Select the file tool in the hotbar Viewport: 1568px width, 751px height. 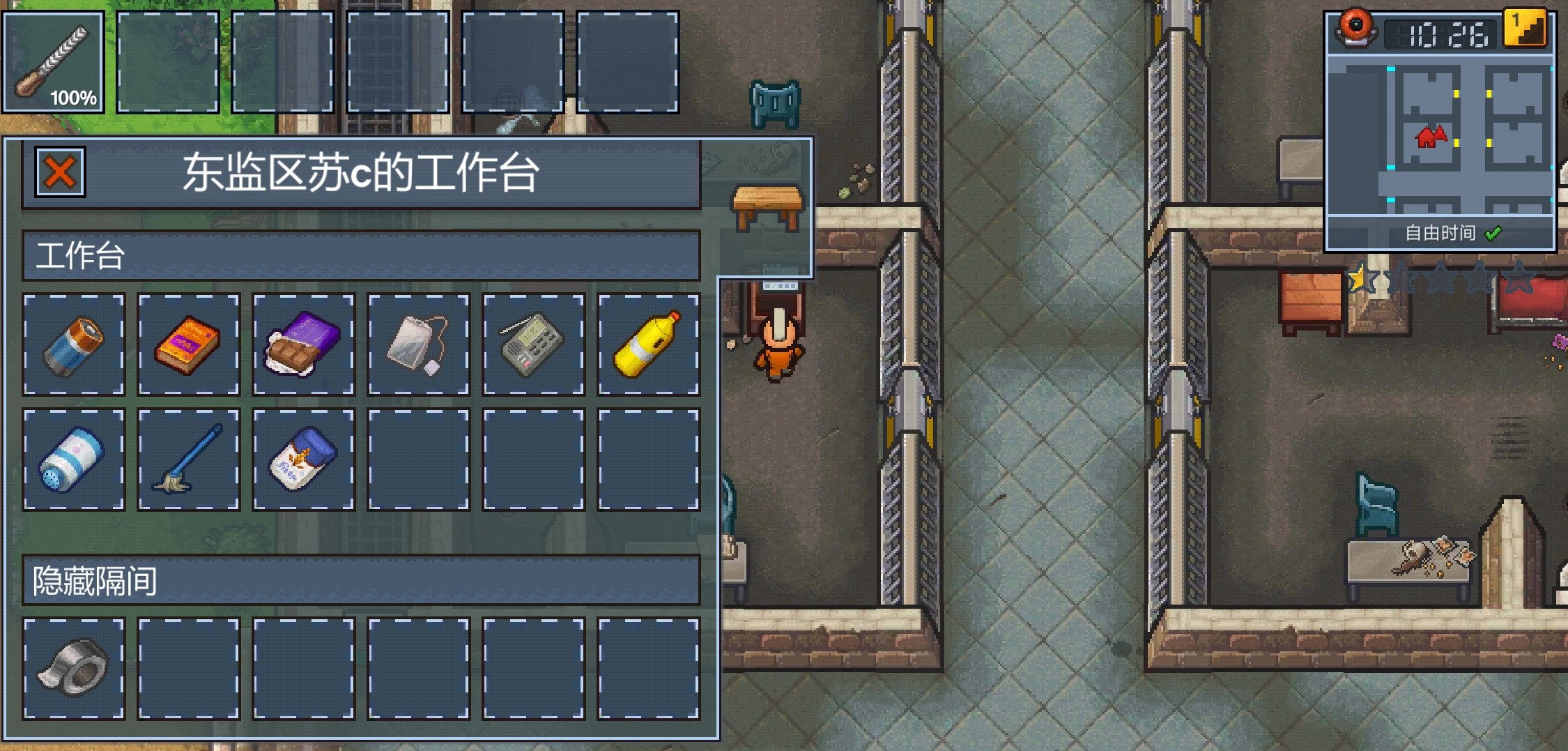point(53,62)
